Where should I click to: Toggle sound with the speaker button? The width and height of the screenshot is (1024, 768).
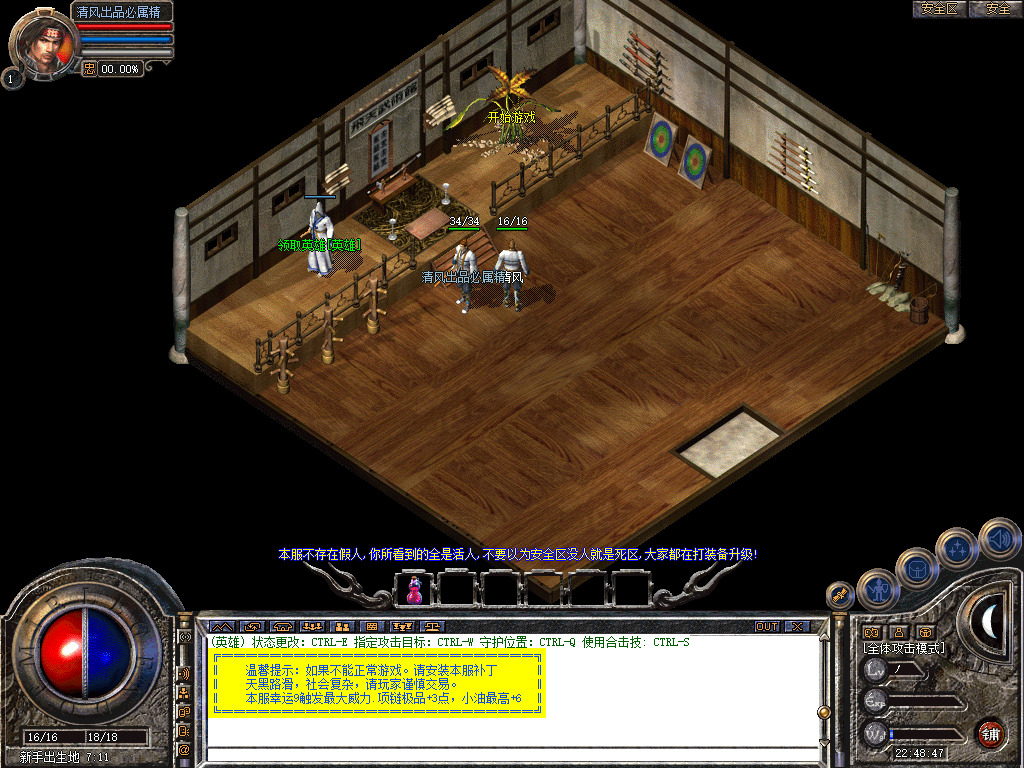(998, 538)
